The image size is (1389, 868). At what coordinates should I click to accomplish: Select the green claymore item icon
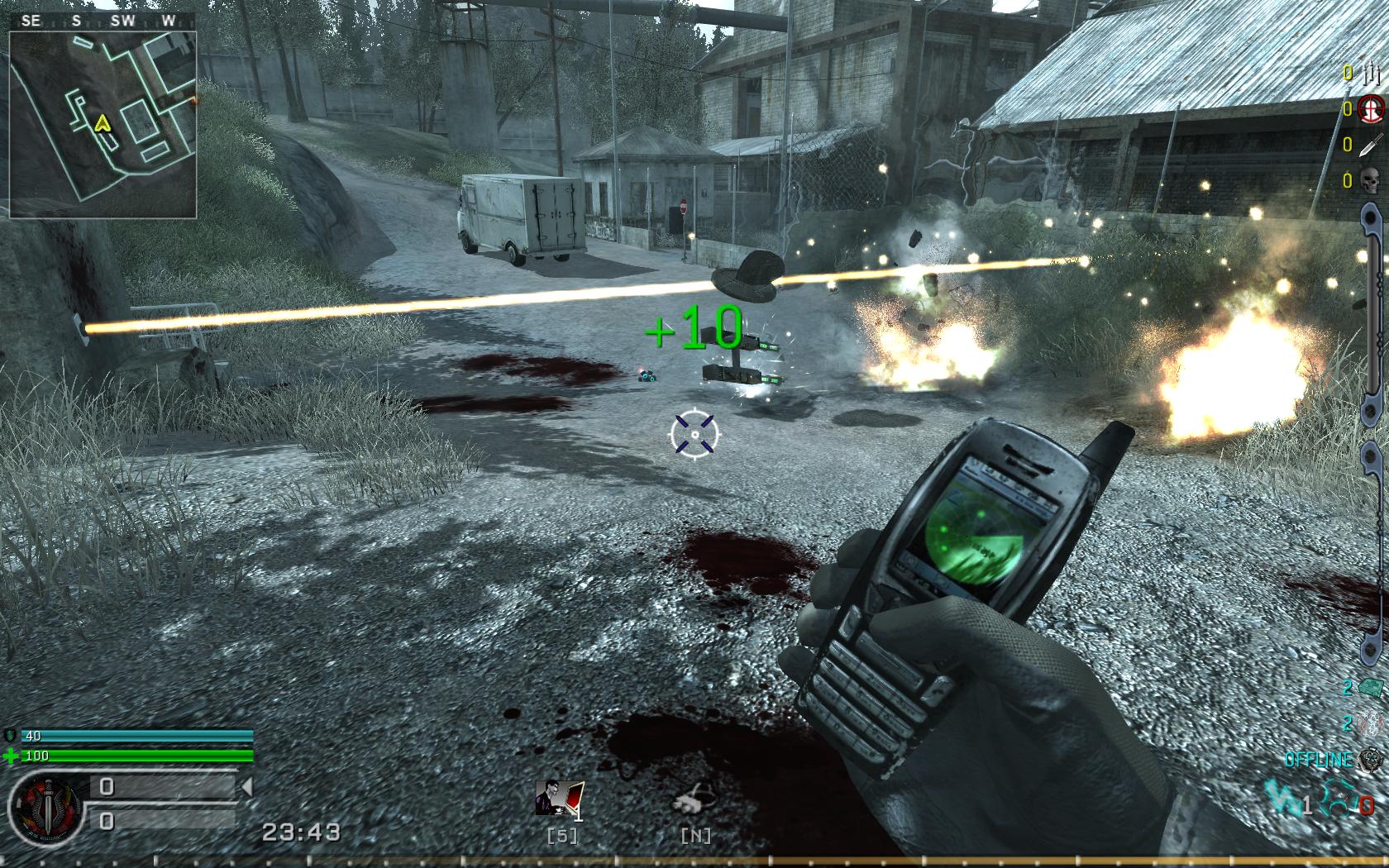[x=1372, y=688]
